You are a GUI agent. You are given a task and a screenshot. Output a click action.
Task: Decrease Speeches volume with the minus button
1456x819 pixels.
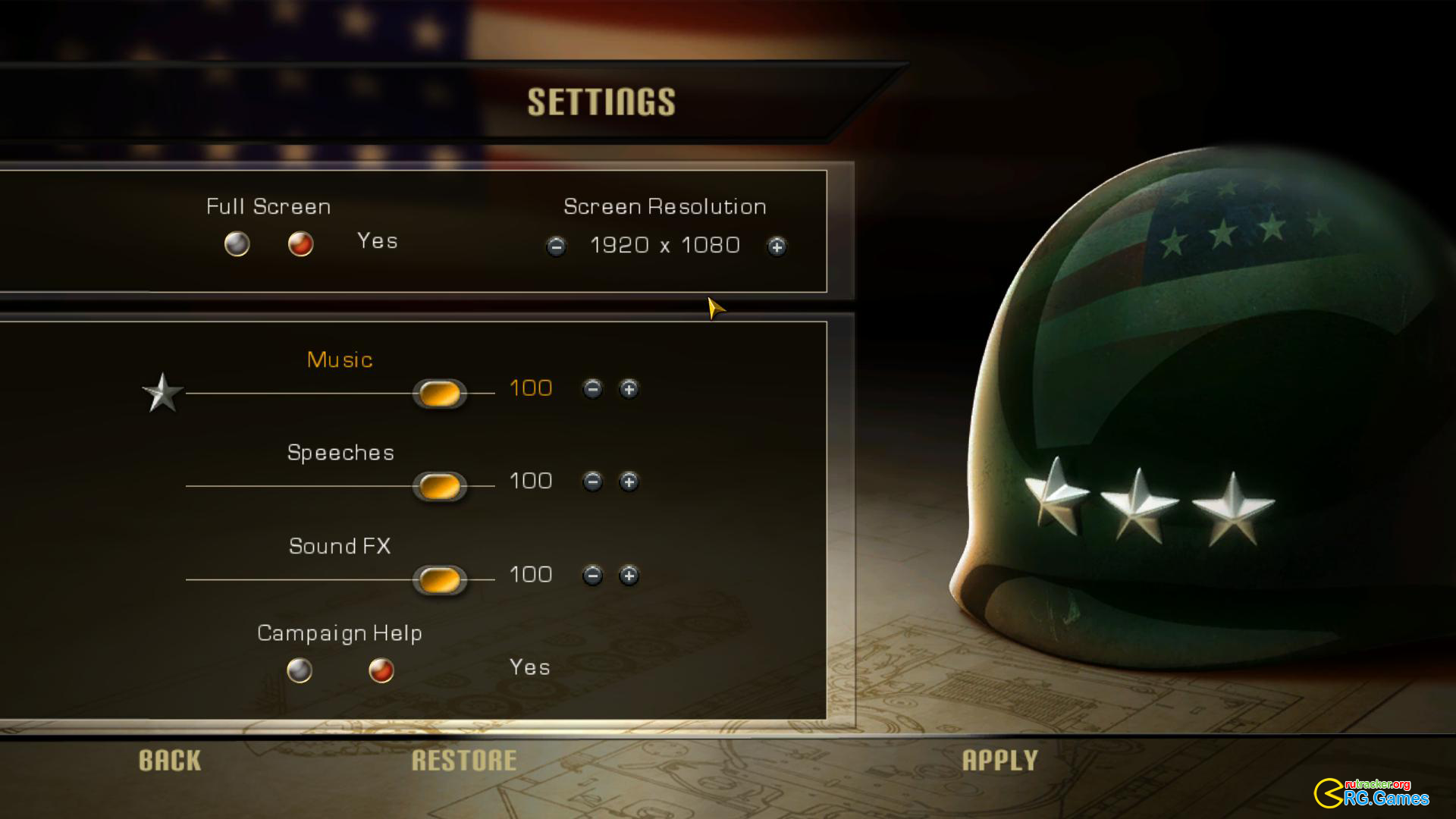pos(592,482)
